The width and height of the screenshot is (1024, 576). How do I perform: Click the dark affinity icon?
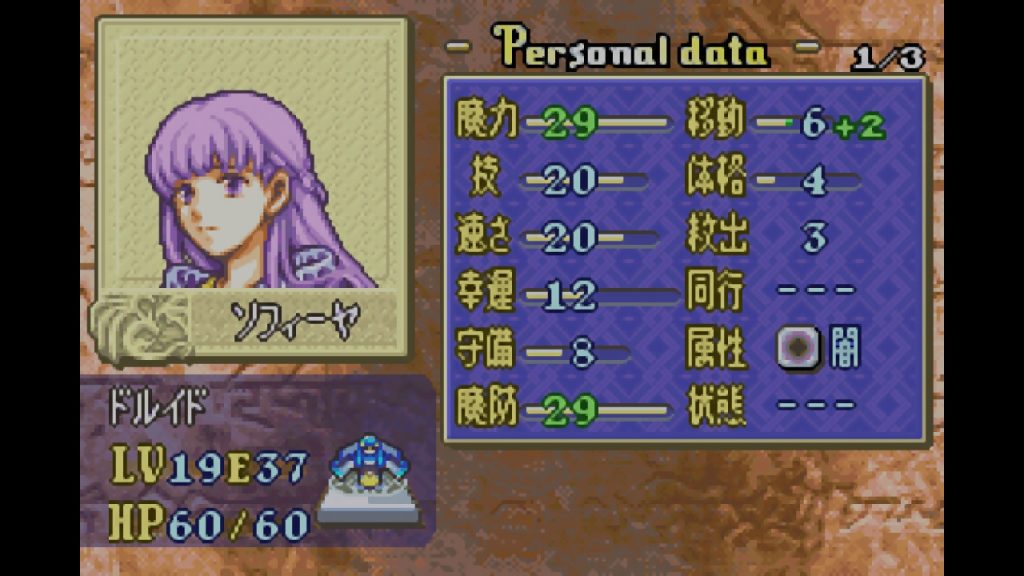(798, 351)
